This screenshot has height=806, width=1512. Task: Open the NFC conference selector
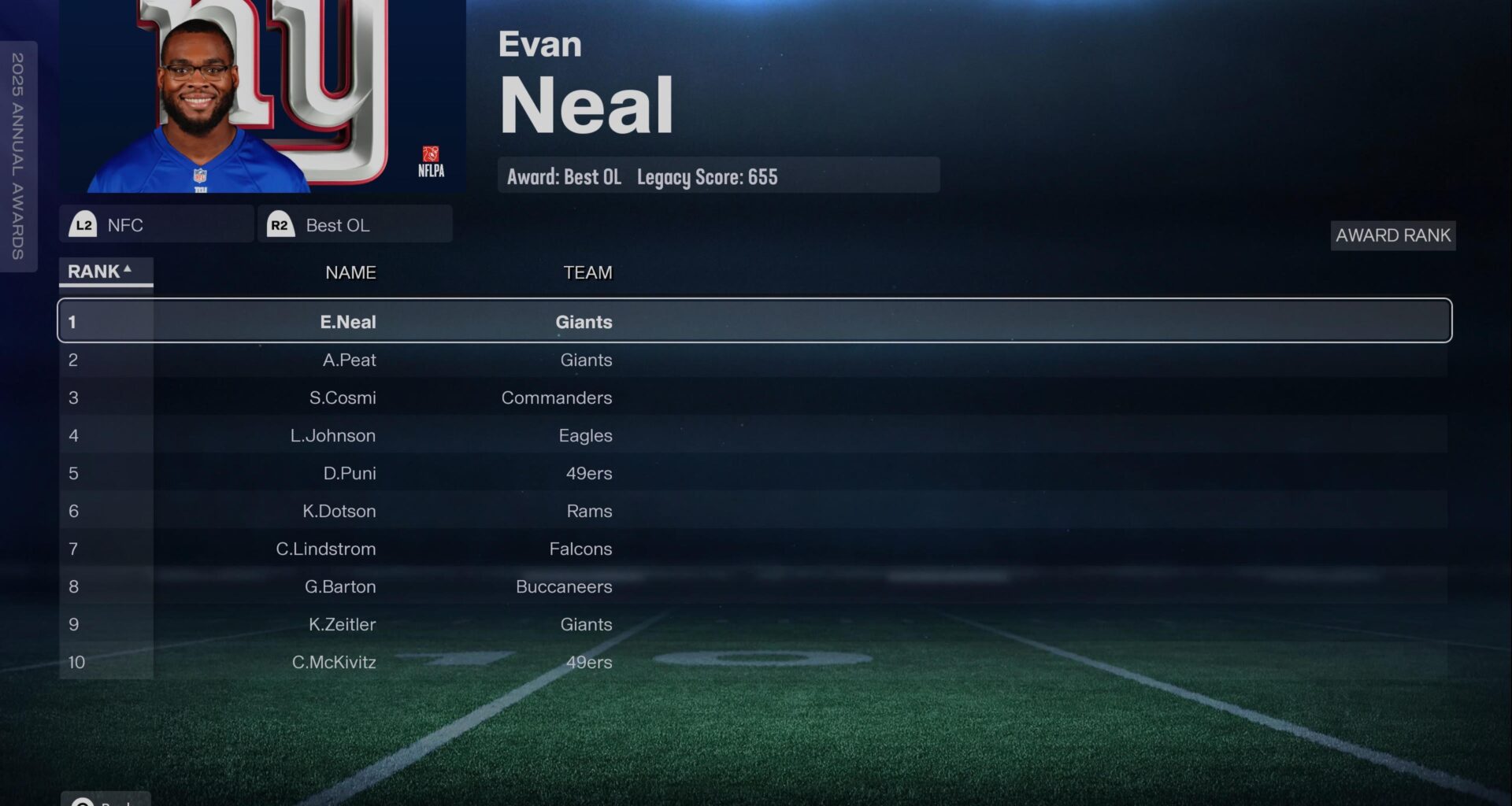(x=156, y=225)
